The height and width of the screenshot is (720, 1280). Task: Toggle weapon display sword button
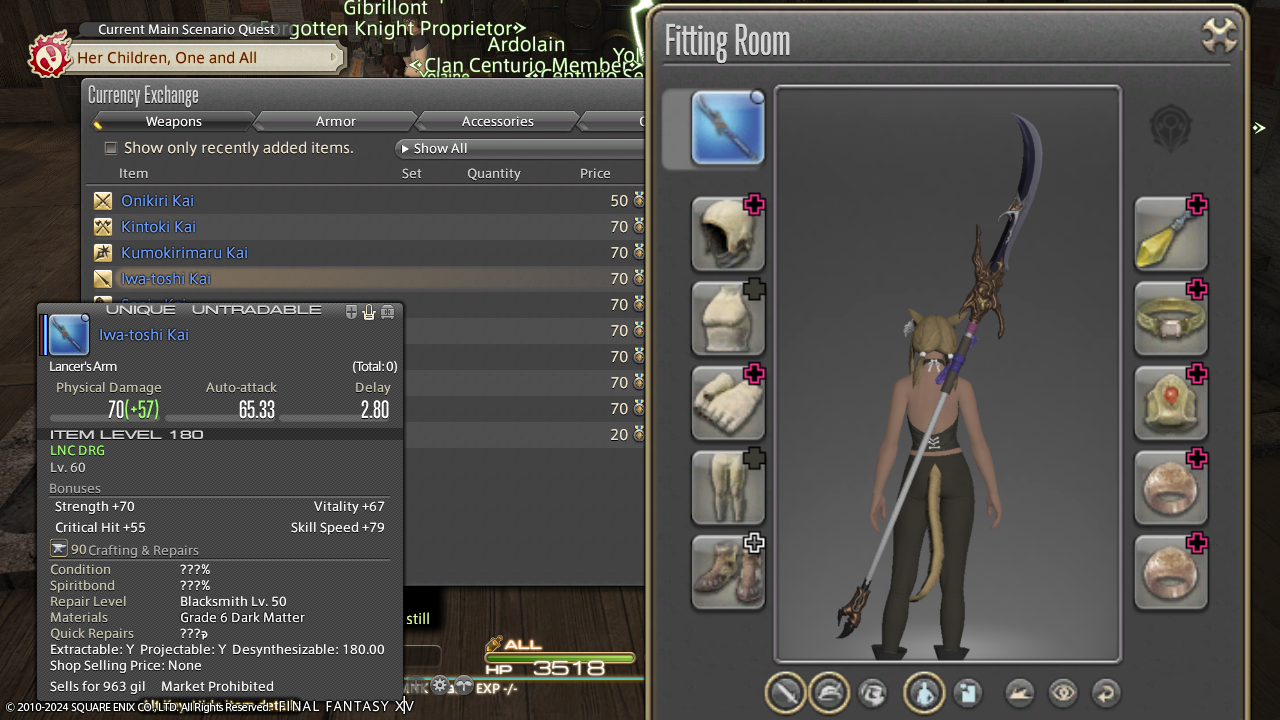click(x=786, y=692)
